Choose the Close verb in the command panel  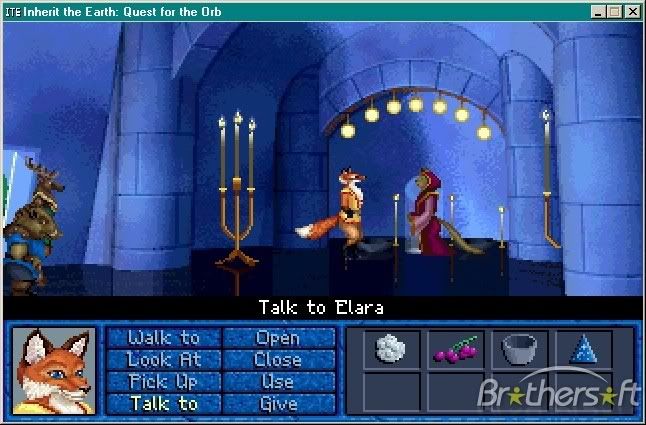point(277,360)
